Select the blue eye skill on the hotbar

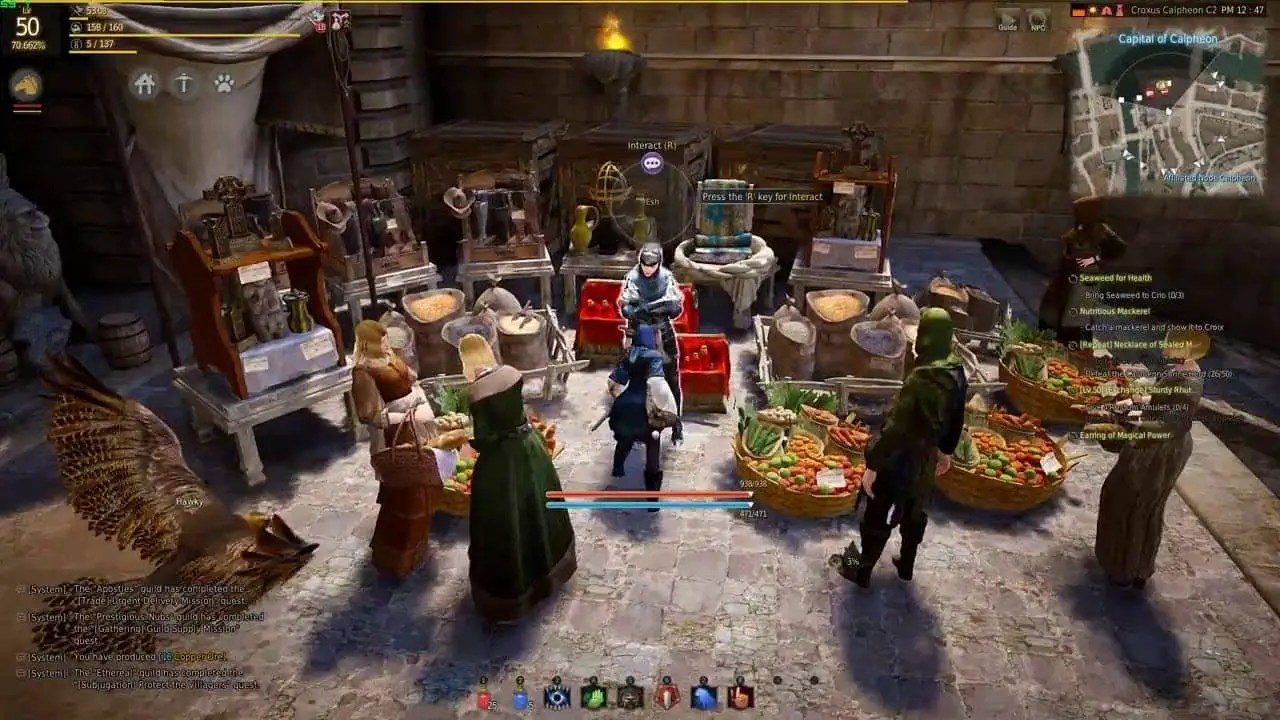[557, 698]
